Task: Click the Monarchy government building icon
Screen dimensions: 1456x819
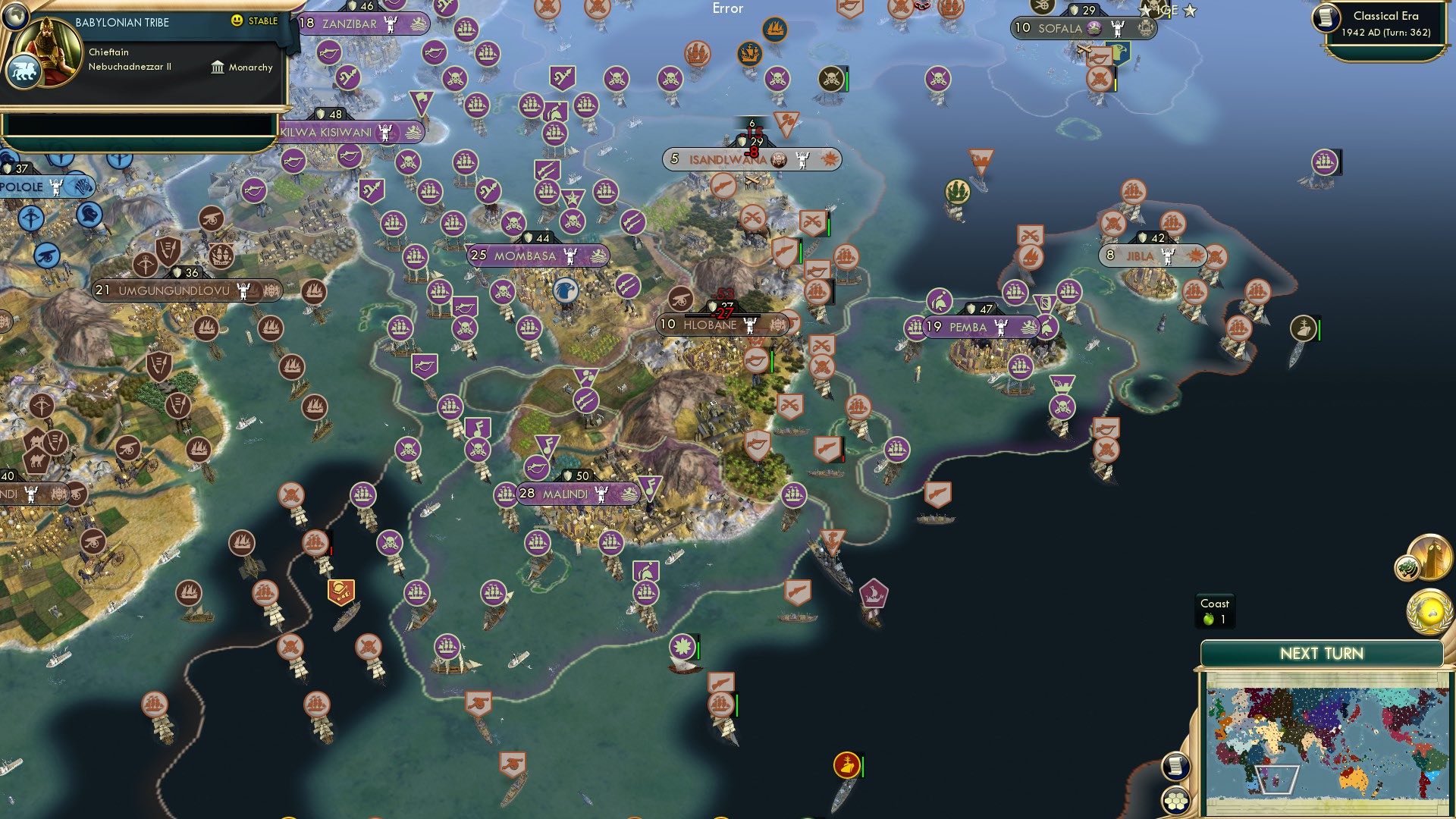Action: [x=218, y=67]
